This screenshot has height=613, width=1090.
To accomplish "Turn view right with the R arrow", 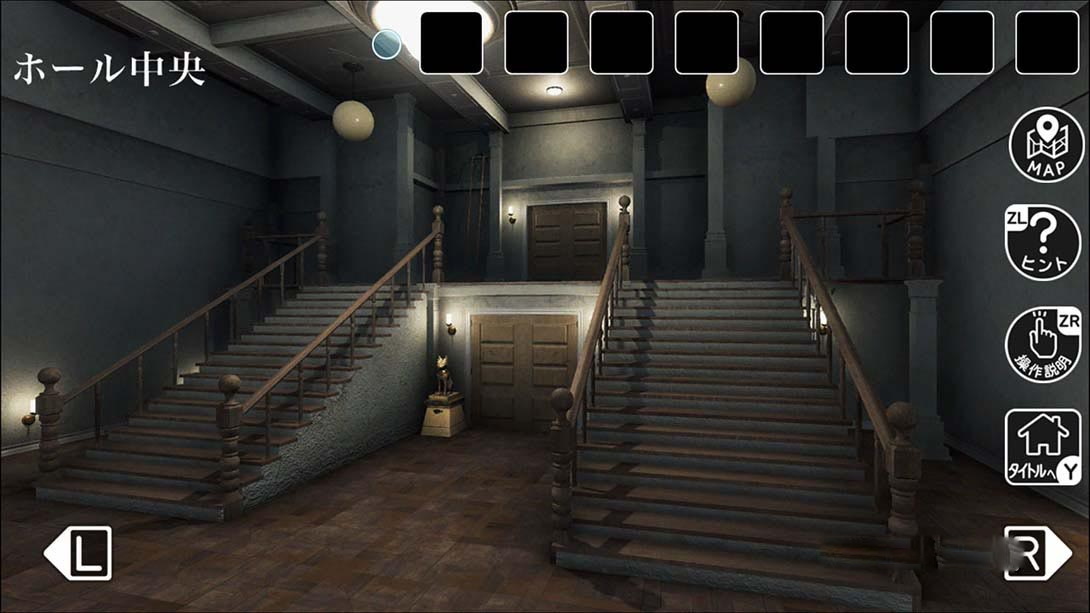I will [x=1037, y=553].
